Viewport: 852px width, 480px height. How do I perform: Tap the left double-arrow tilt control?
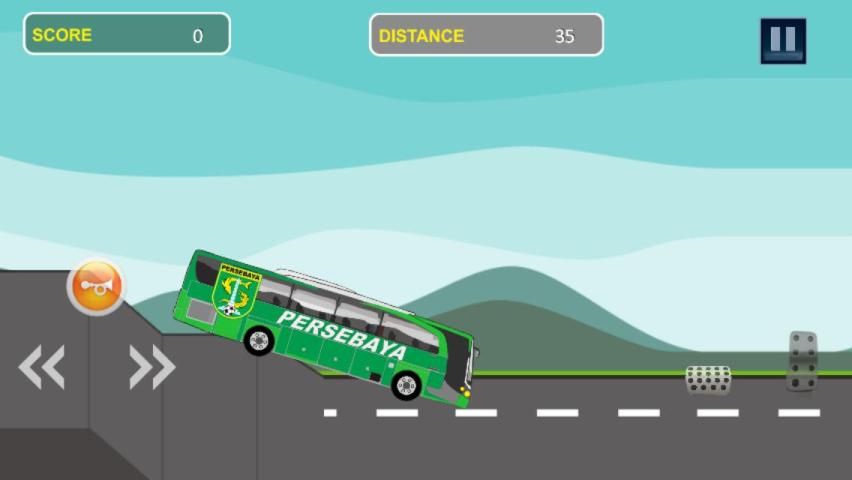(42, 367)
